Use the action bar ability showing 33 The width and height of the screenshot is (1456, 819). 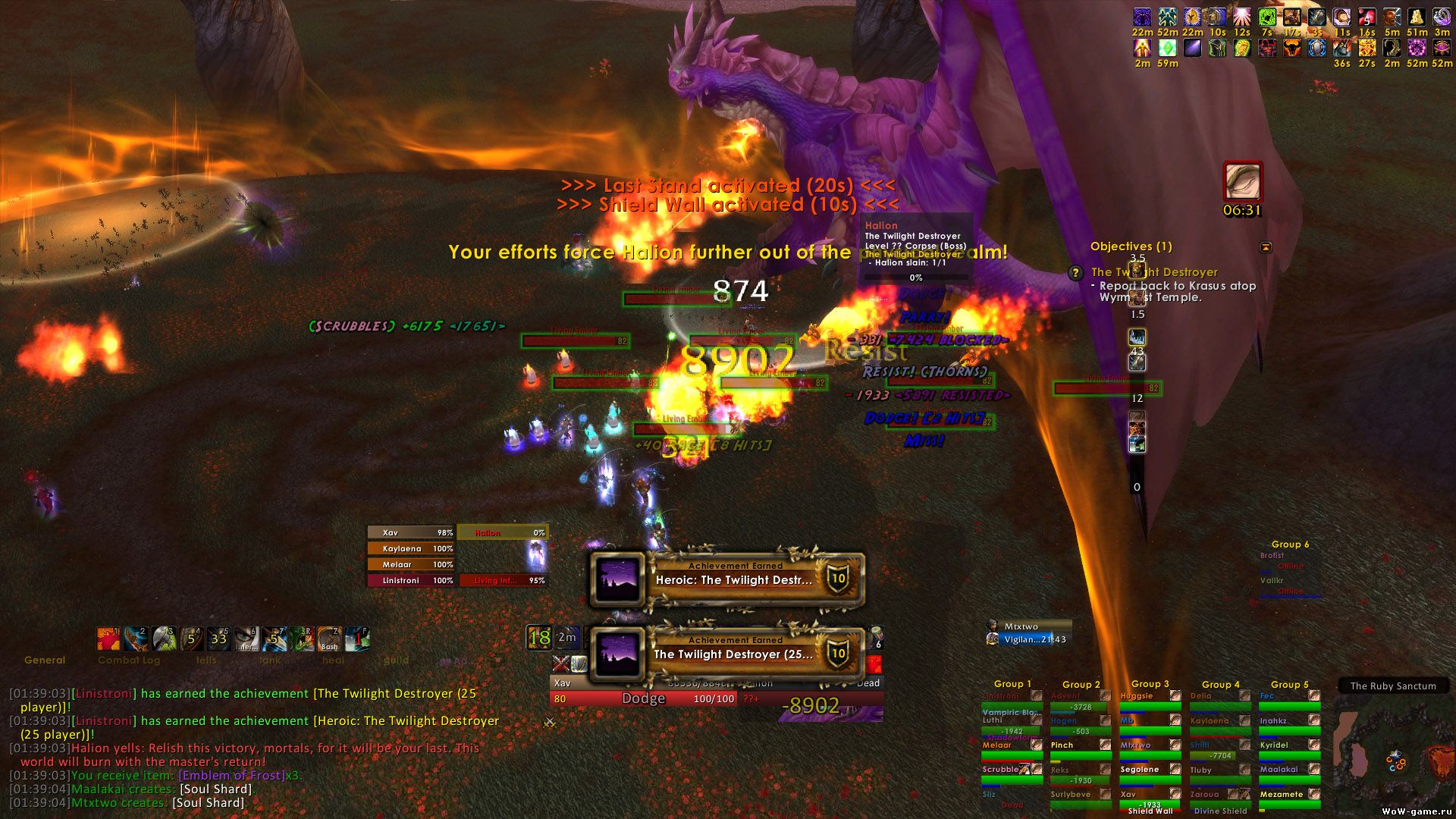pos(218,639)
